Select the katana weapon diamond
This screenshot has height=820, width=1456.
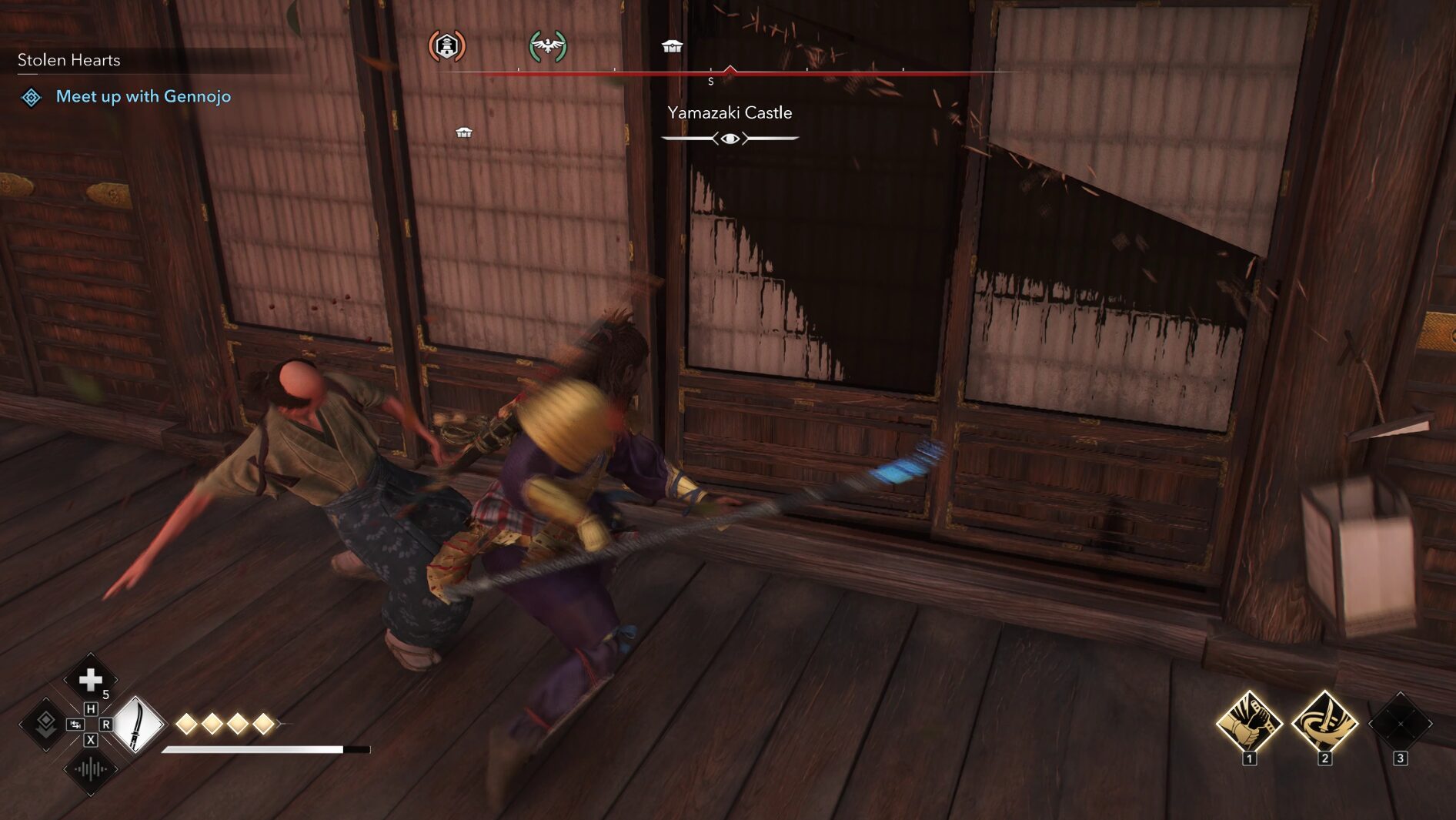(138, 724)
